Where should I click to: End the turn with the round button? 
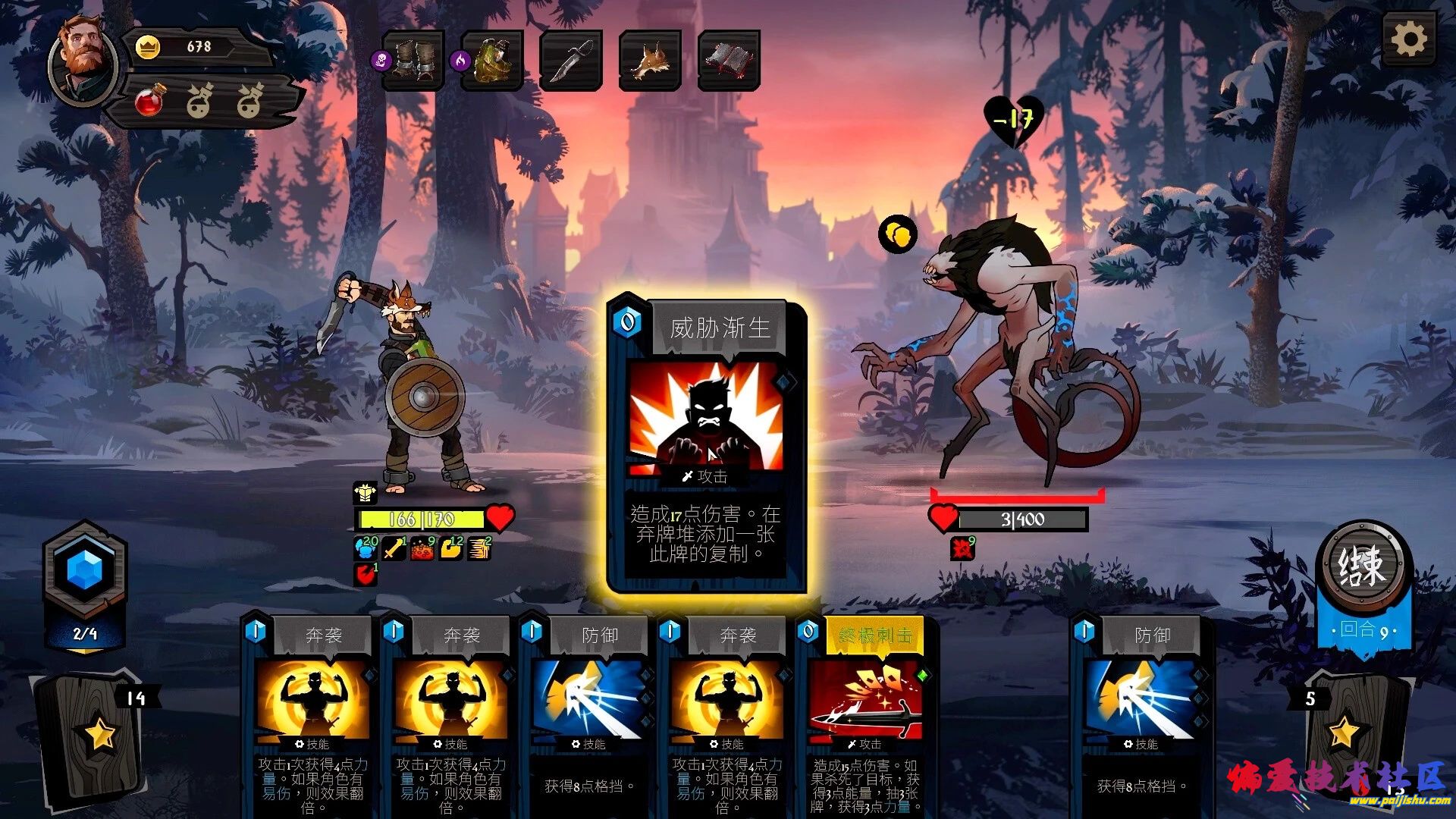(1363, 566)
